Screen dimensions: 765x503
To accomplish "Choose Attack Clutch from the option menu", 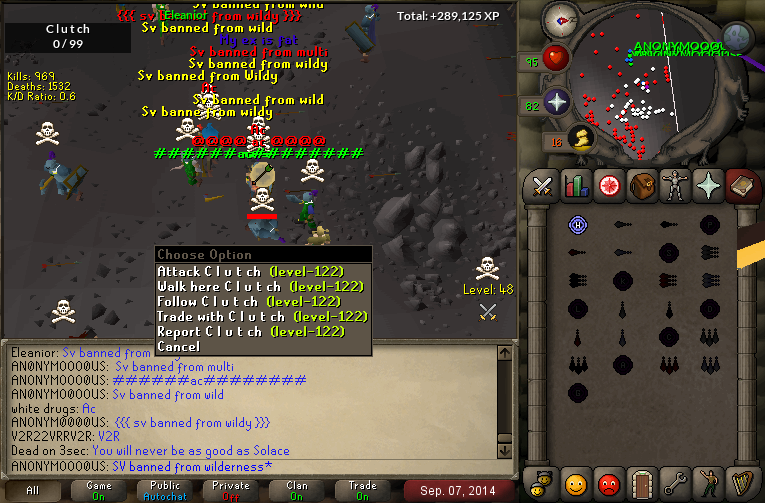I will point(250,271).
